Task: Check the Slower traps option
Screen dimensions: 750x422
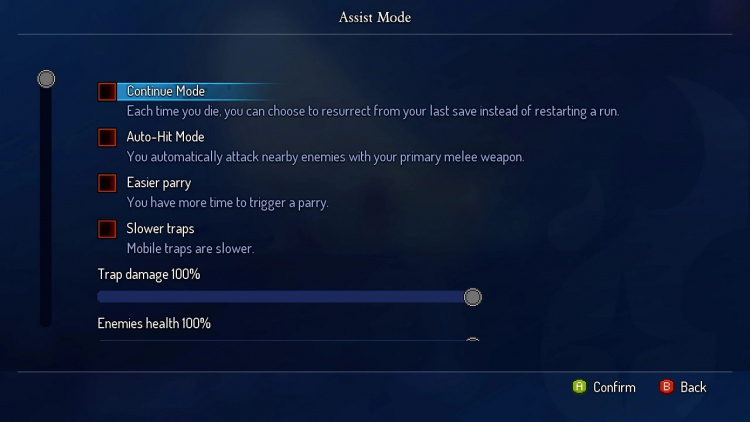Action: click(x=107, y=230)
